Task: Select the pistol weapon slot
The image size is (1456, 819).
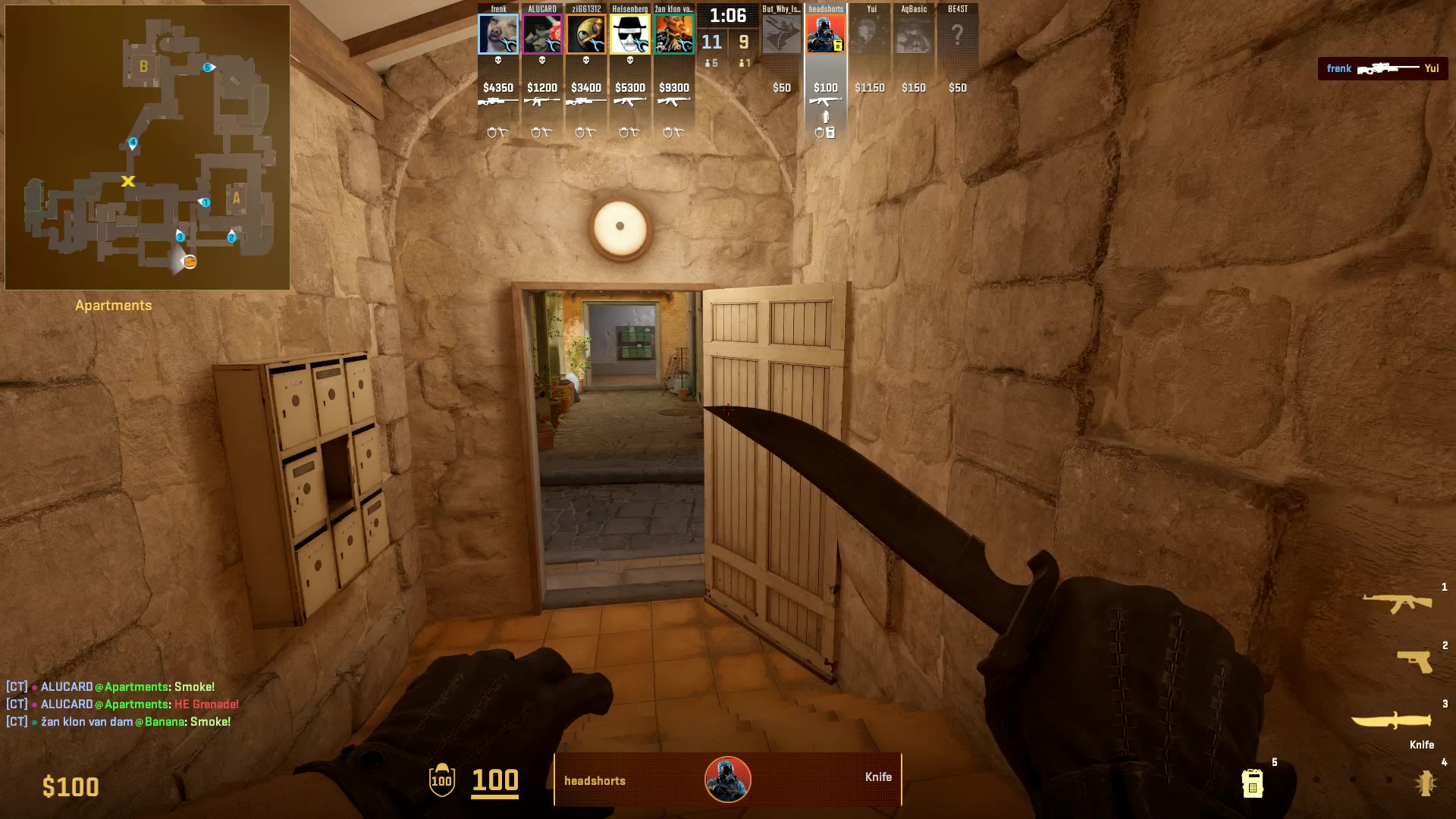Action: (1414, 661)
